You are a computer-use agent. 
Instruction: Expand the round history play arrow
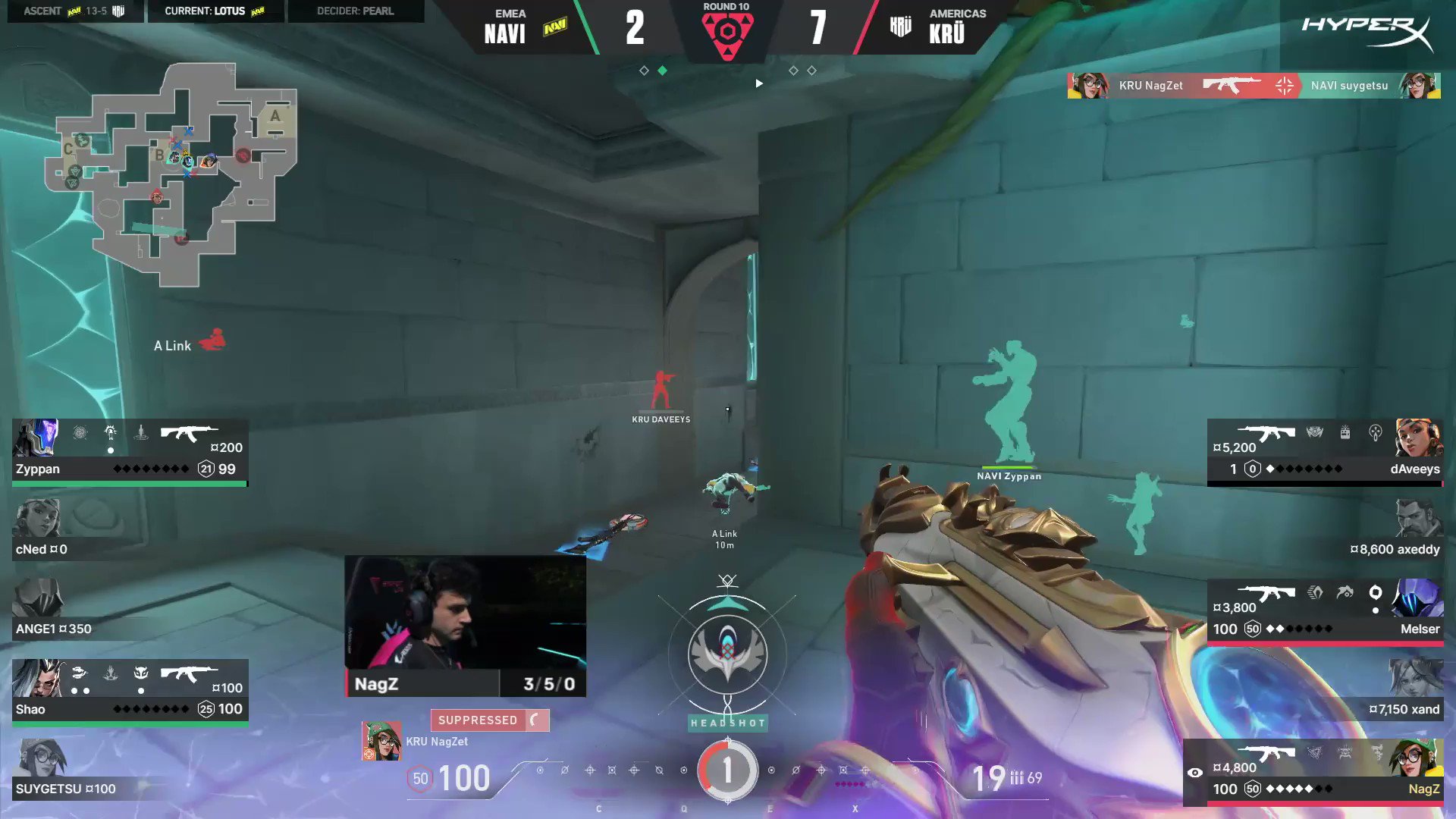click(758, 83)
